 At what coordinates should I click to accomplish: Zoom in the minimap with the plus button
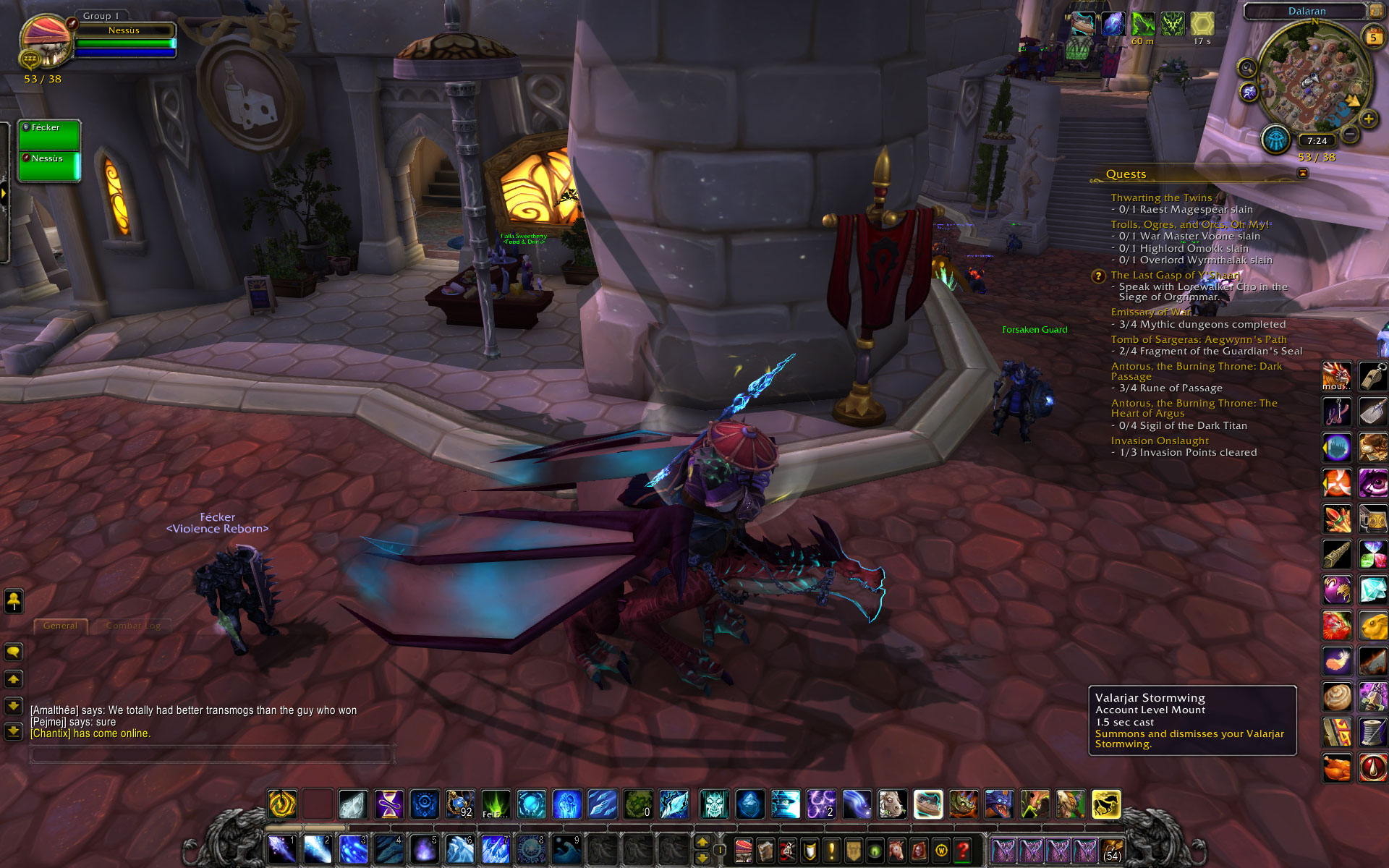coord(1368,119)
